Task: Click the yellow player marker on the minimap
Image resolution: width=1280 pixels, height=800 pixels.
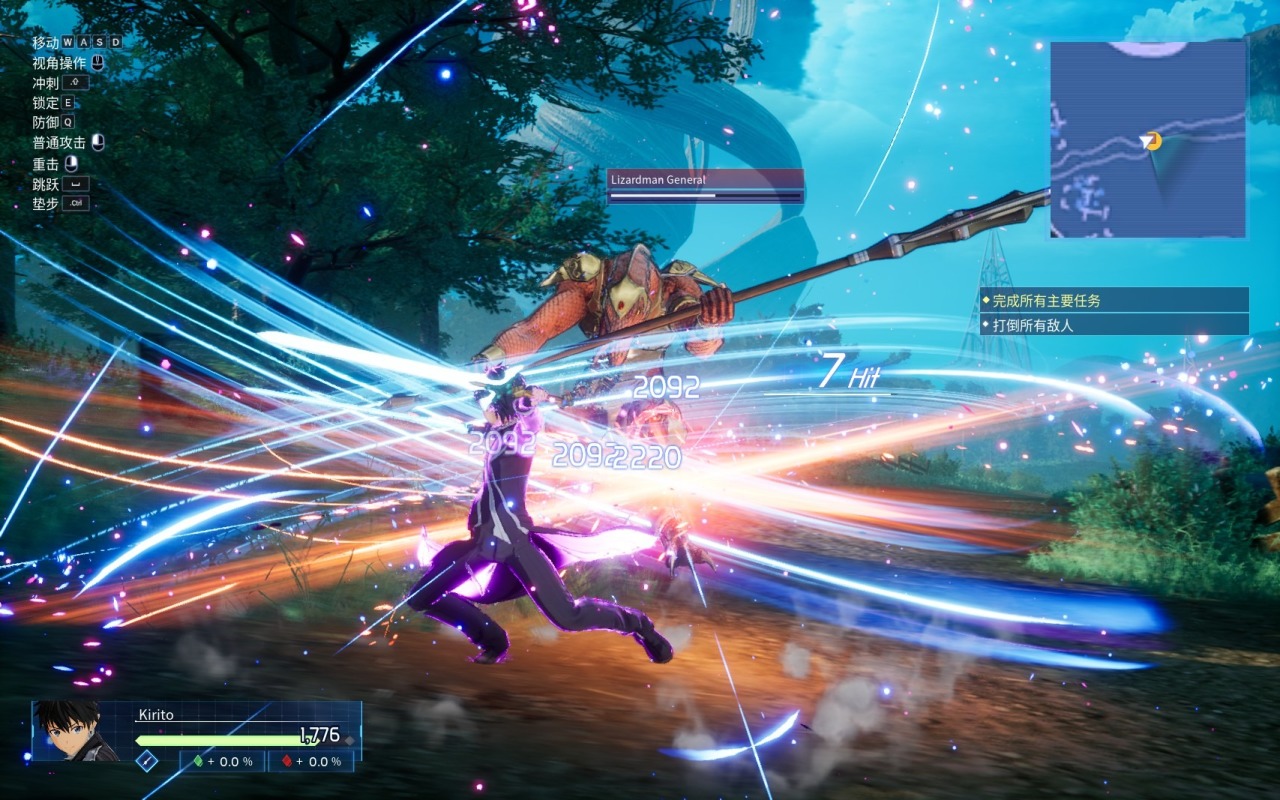Action: coord(1153,141)
